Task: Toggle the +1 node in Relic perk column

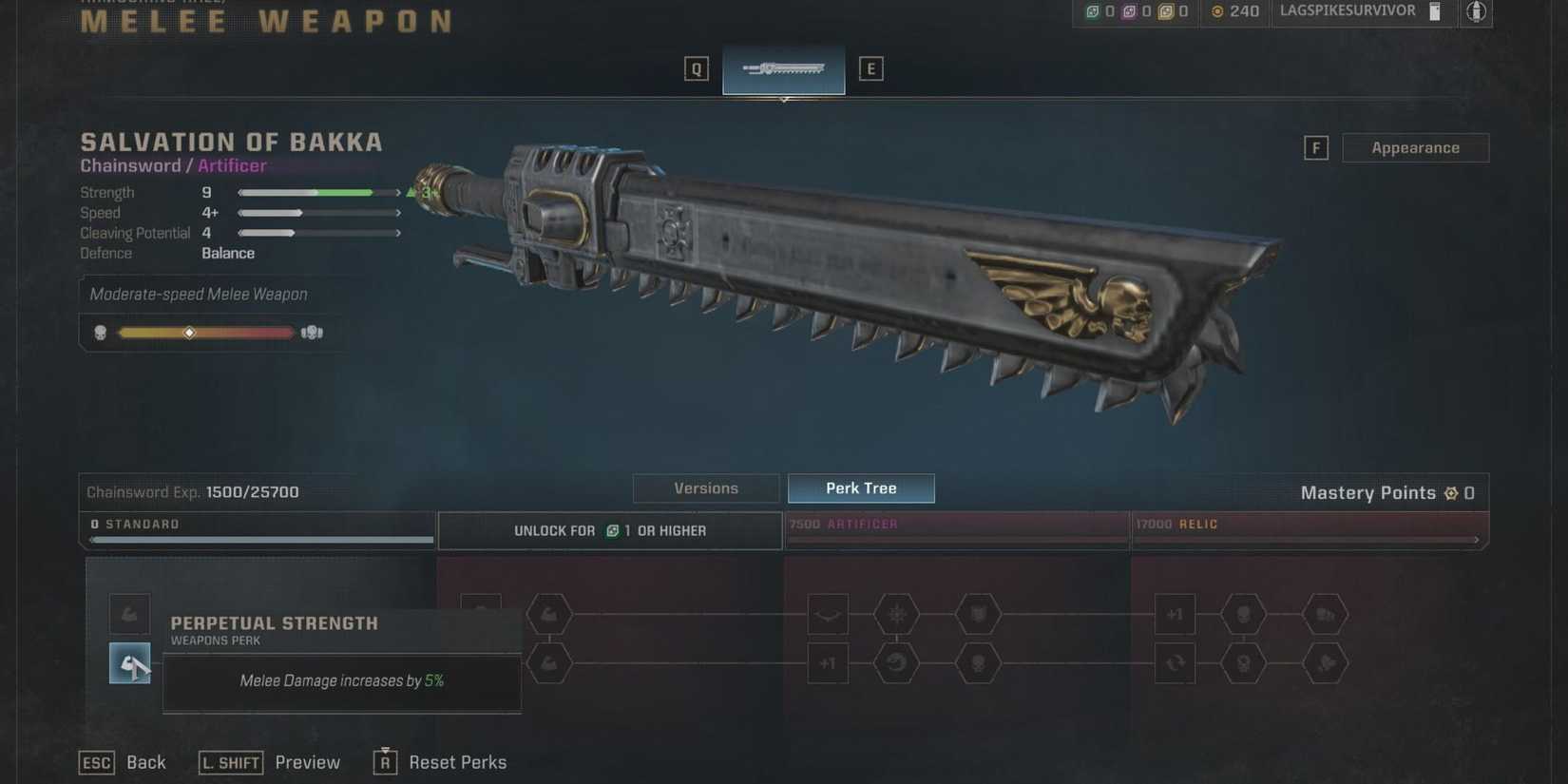Action: click(1175, 614)
